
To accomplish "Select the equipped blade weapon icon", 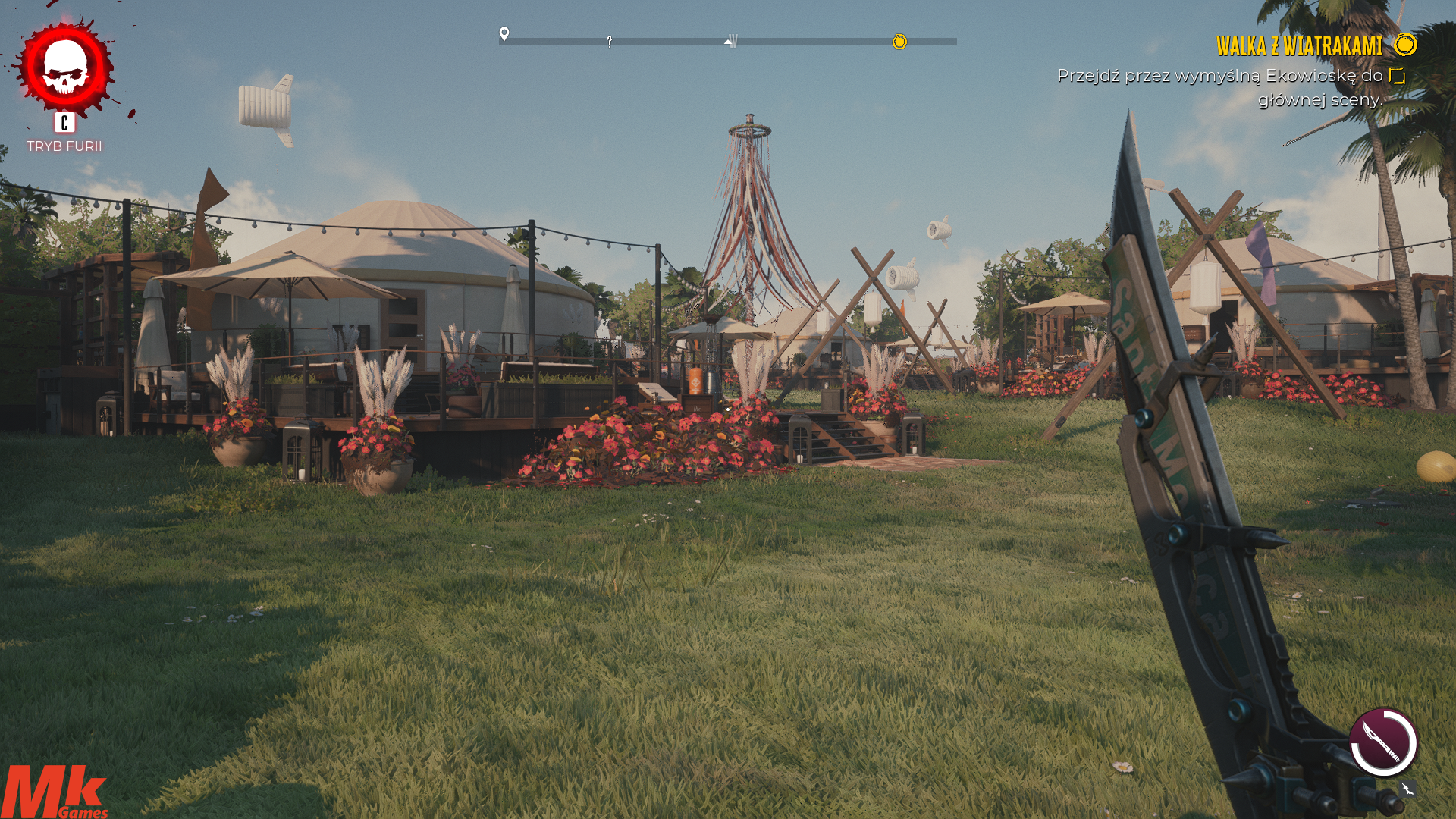I will pyautogui.click(x=1383, y=742).
